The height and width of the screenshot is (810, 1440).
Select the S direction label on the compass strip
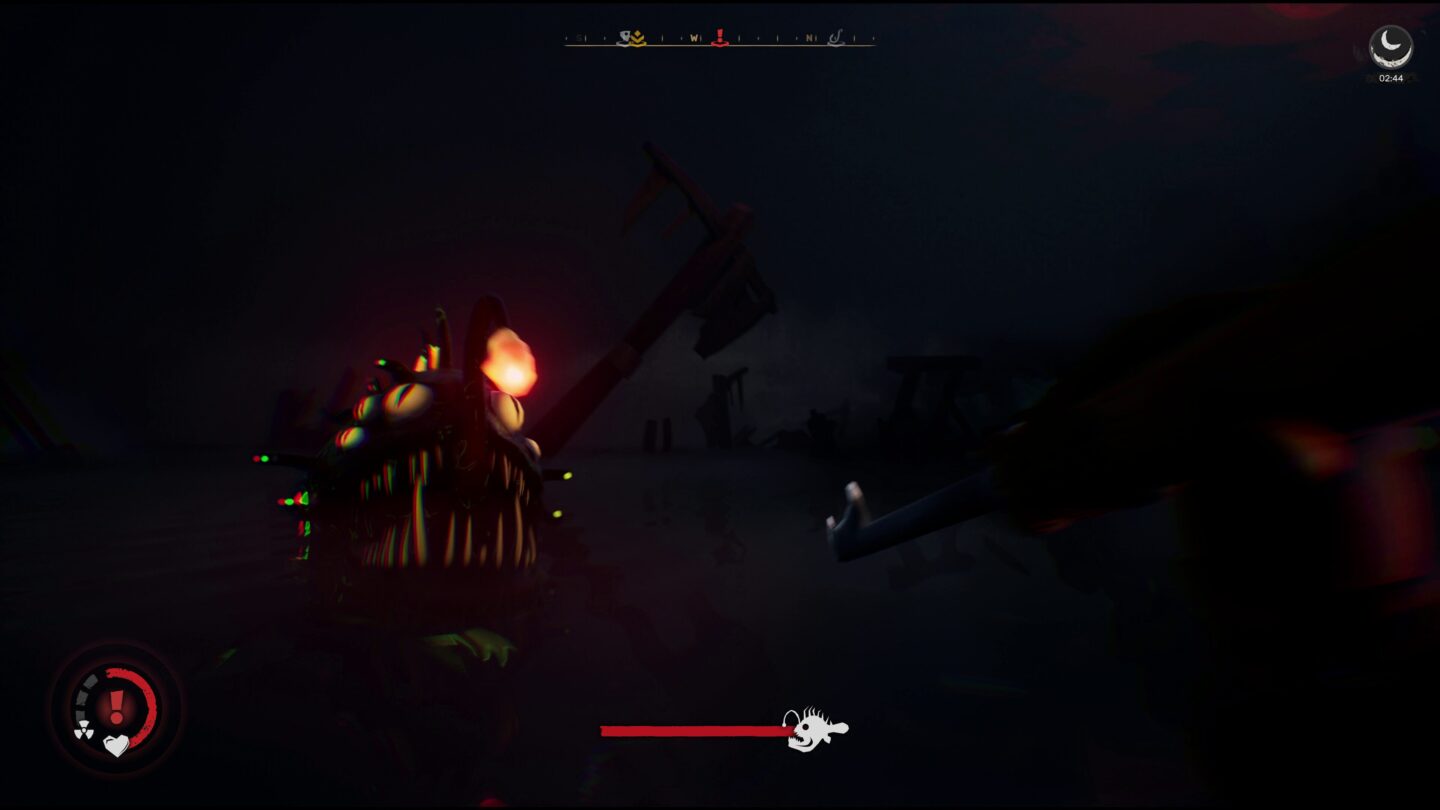point(578,38)
